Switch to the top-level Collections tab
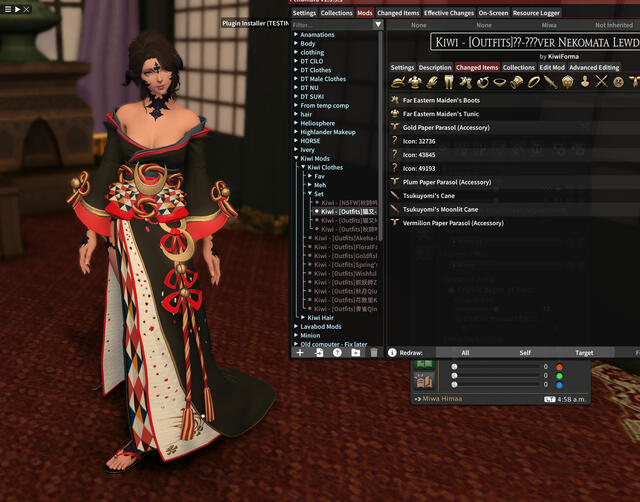The image size is (640, 502). click(337, 13)
